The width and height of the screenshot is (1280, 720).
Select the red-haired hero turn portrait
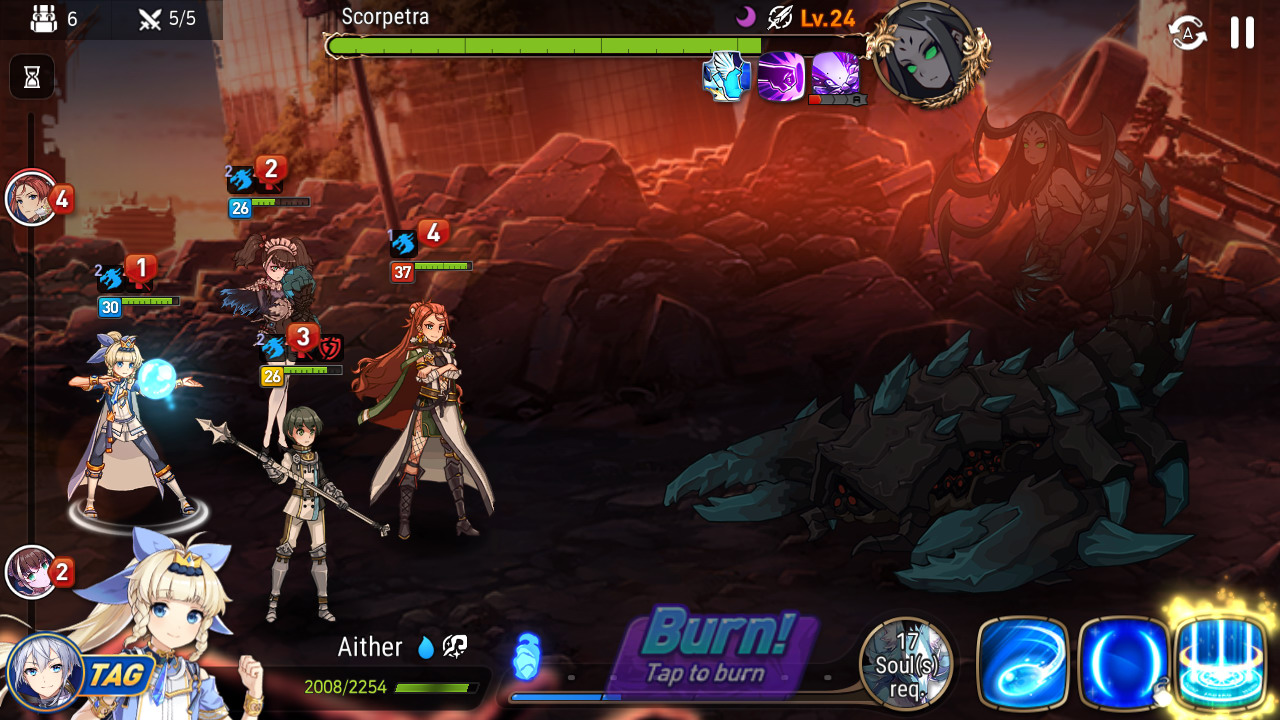[x=32, y=198]
